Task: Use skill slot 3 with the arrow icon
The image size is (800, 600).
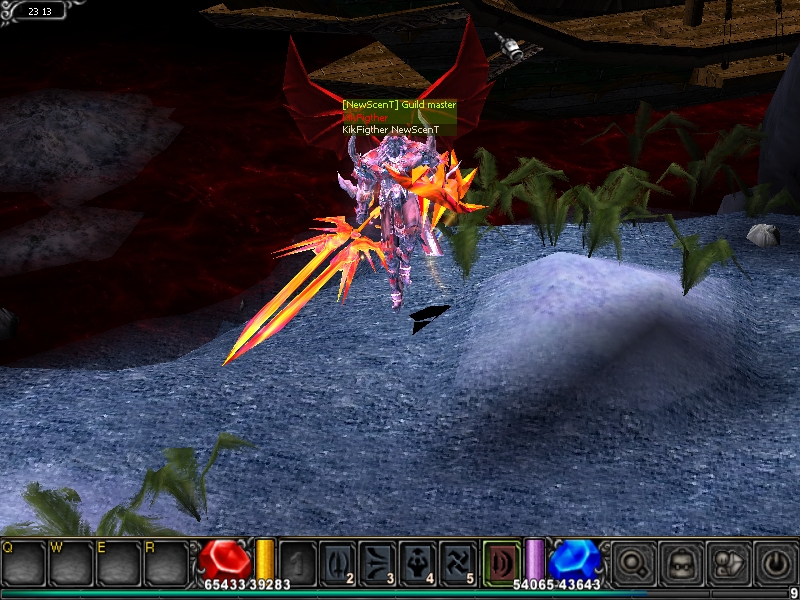Action: pos(379,562)
